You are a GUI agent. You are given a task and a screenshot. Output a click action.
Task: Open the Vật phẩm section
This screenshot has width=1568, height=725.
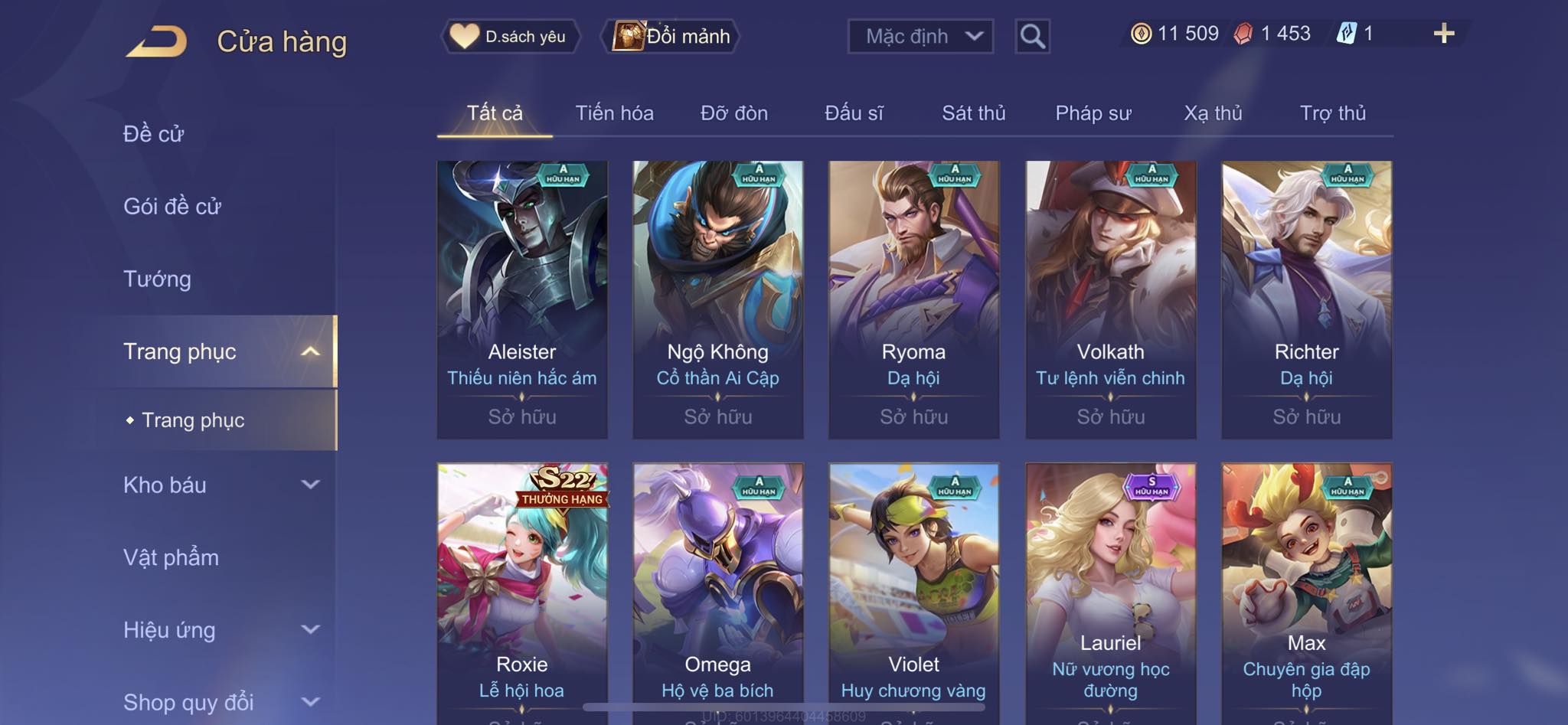[171, 557]
